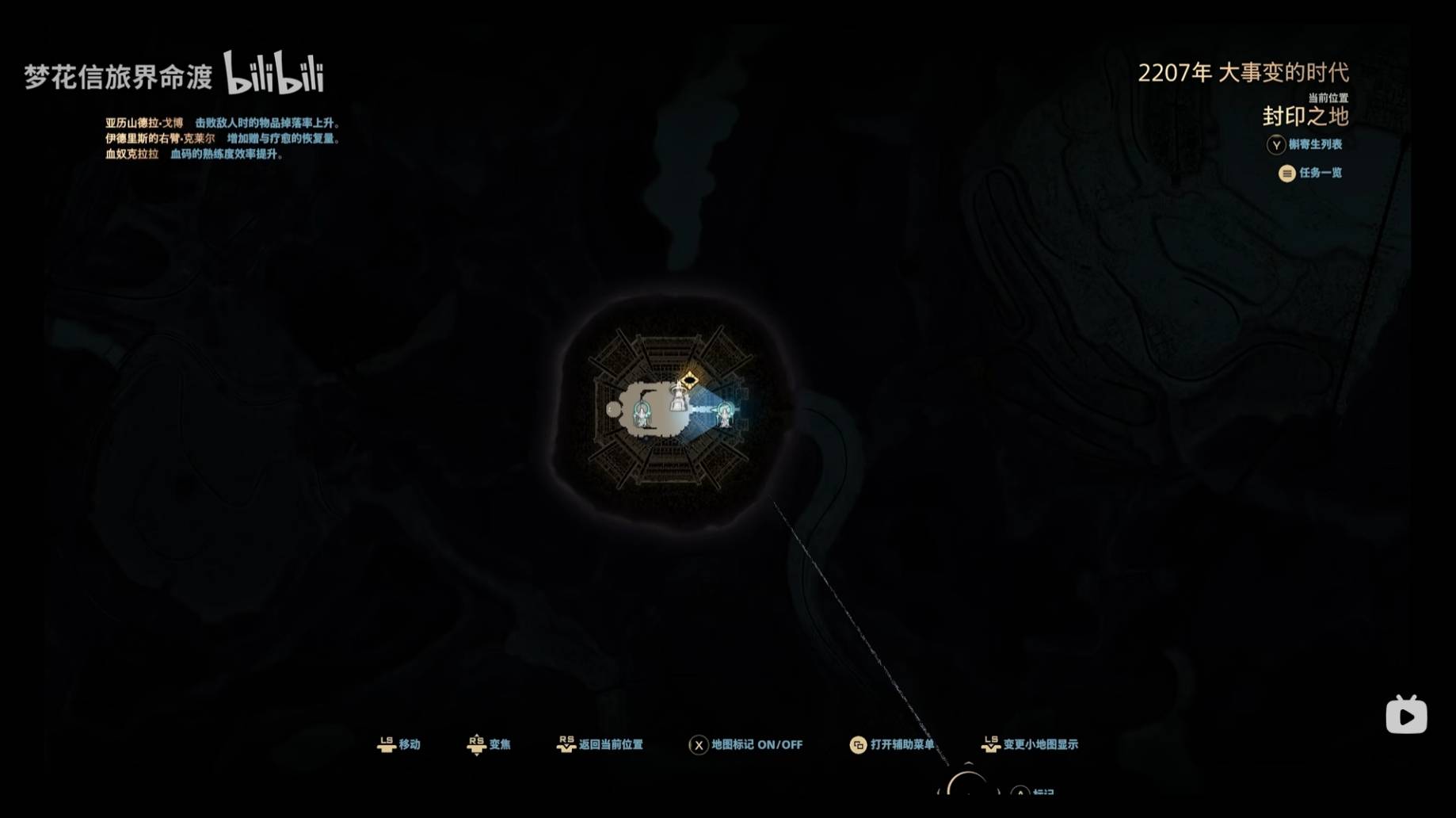Select the gold diamond eye map marker

coord(689,380)
